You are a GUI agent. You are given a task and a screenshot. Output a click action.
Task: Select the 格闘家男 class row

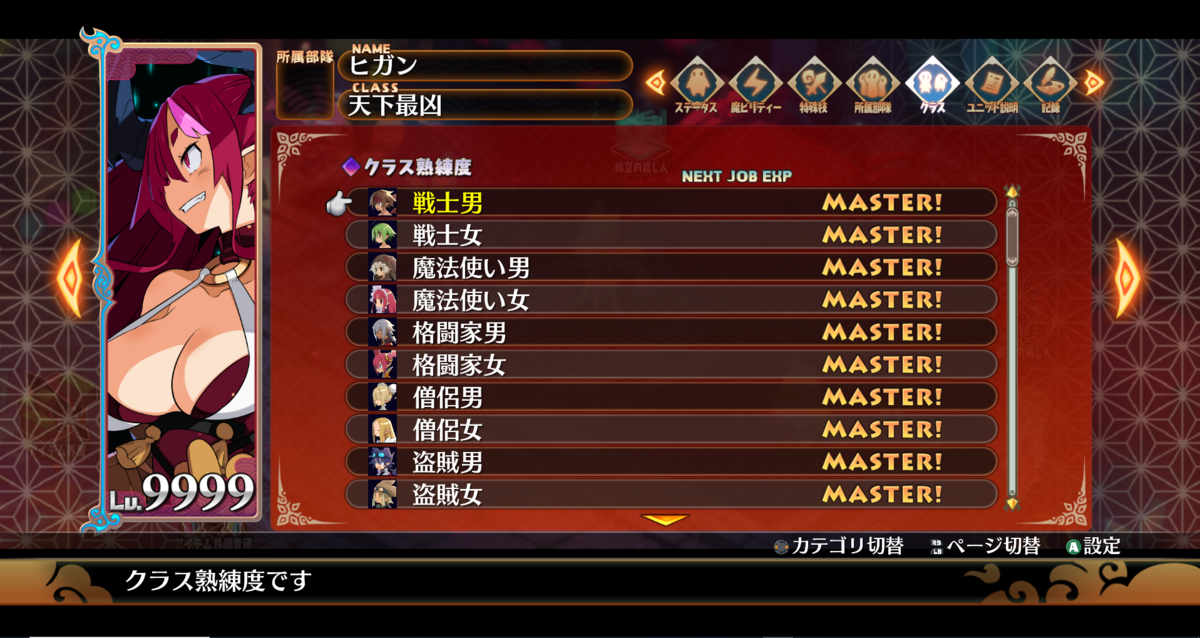pos(670,332)
